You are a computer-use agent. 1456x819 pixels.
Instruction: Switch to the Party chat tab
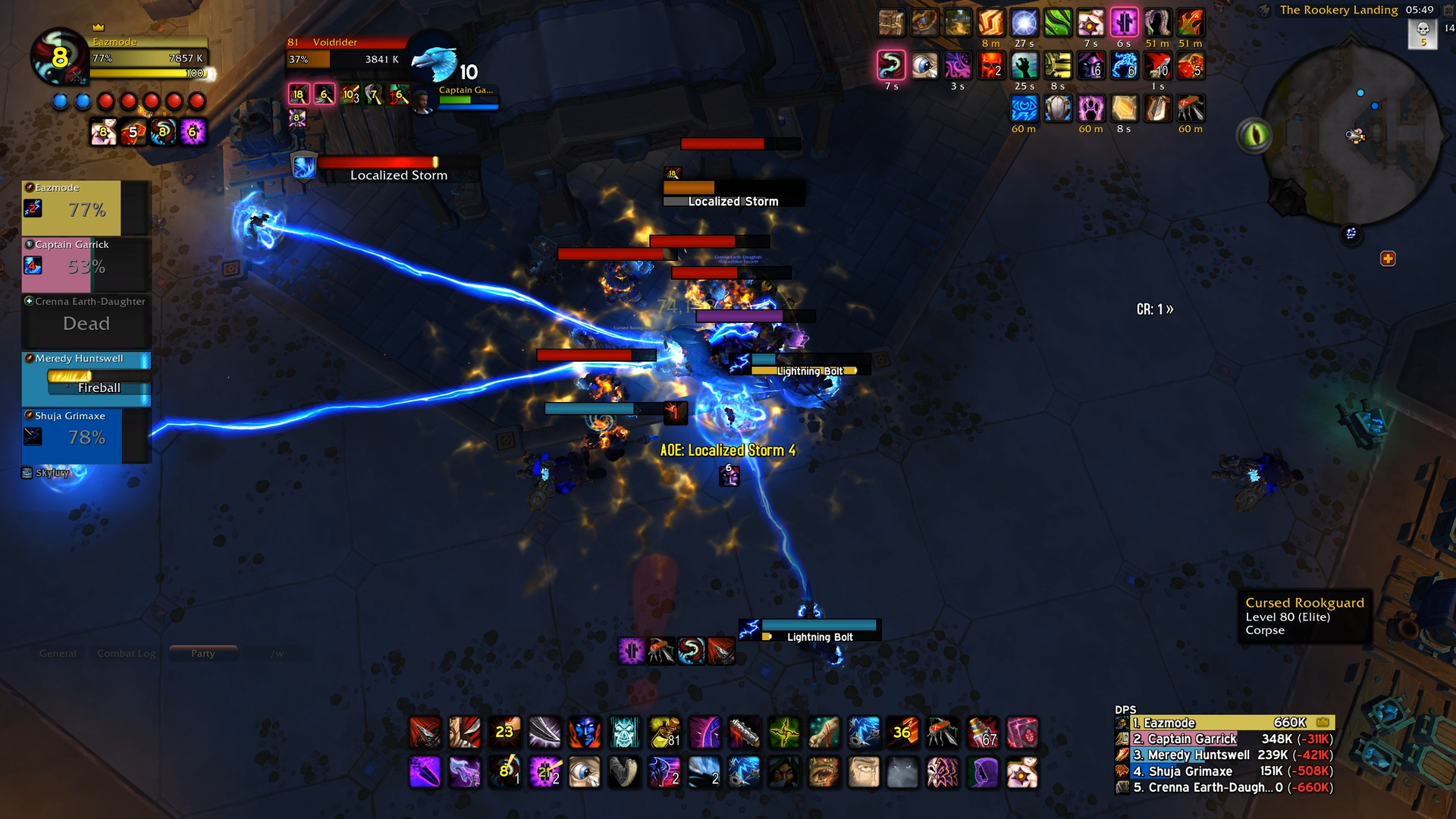202,653
